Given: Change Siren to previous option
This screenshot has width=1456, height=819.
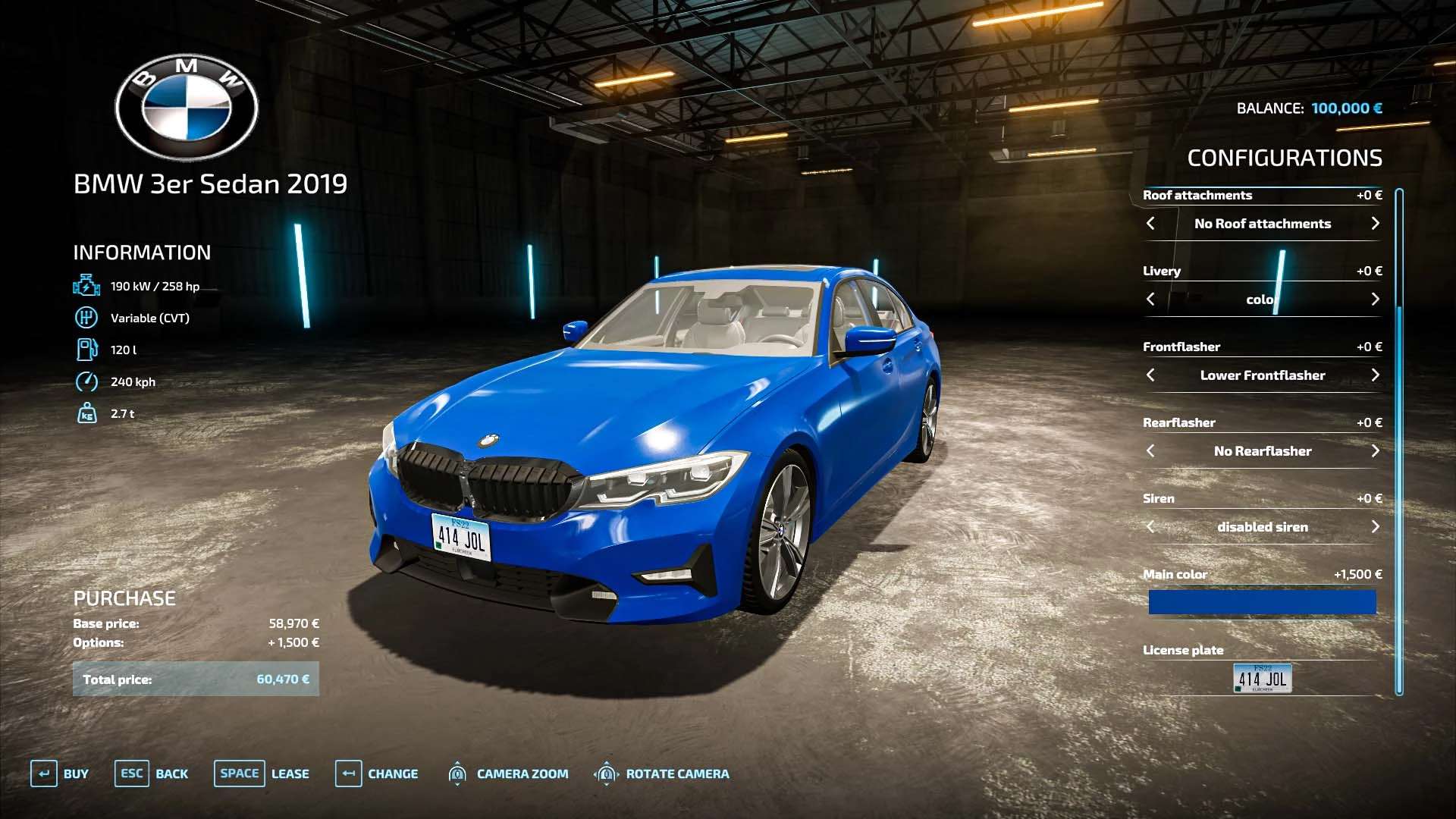Looking at the screenshot, I should coord(1150,527).
